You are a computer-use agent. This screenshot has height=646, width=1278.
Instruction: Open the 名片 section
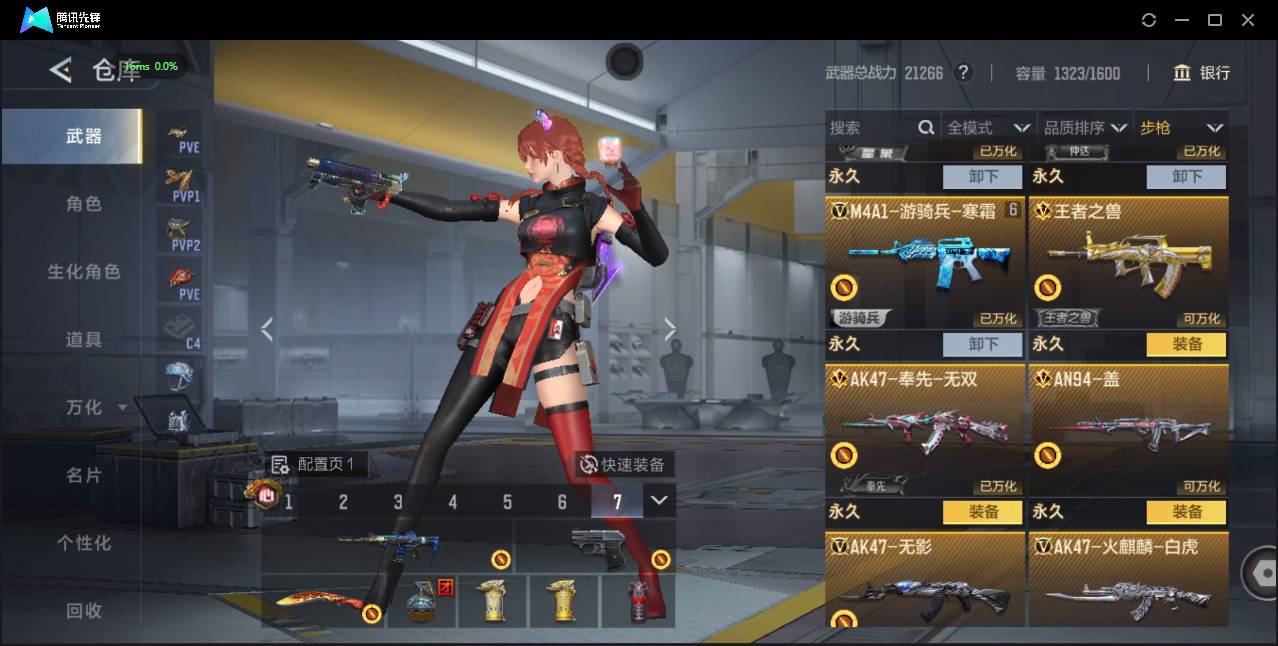tap(84, 475)
